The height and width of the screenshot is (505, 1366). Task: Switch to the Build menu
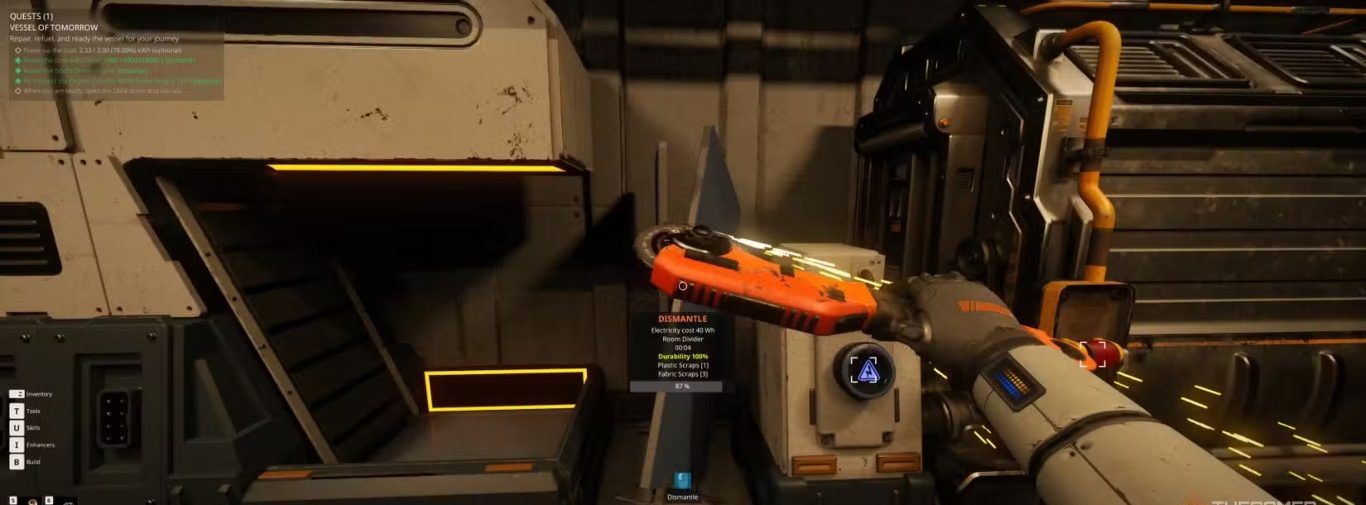pyautogui.click(x=17, y=462)
